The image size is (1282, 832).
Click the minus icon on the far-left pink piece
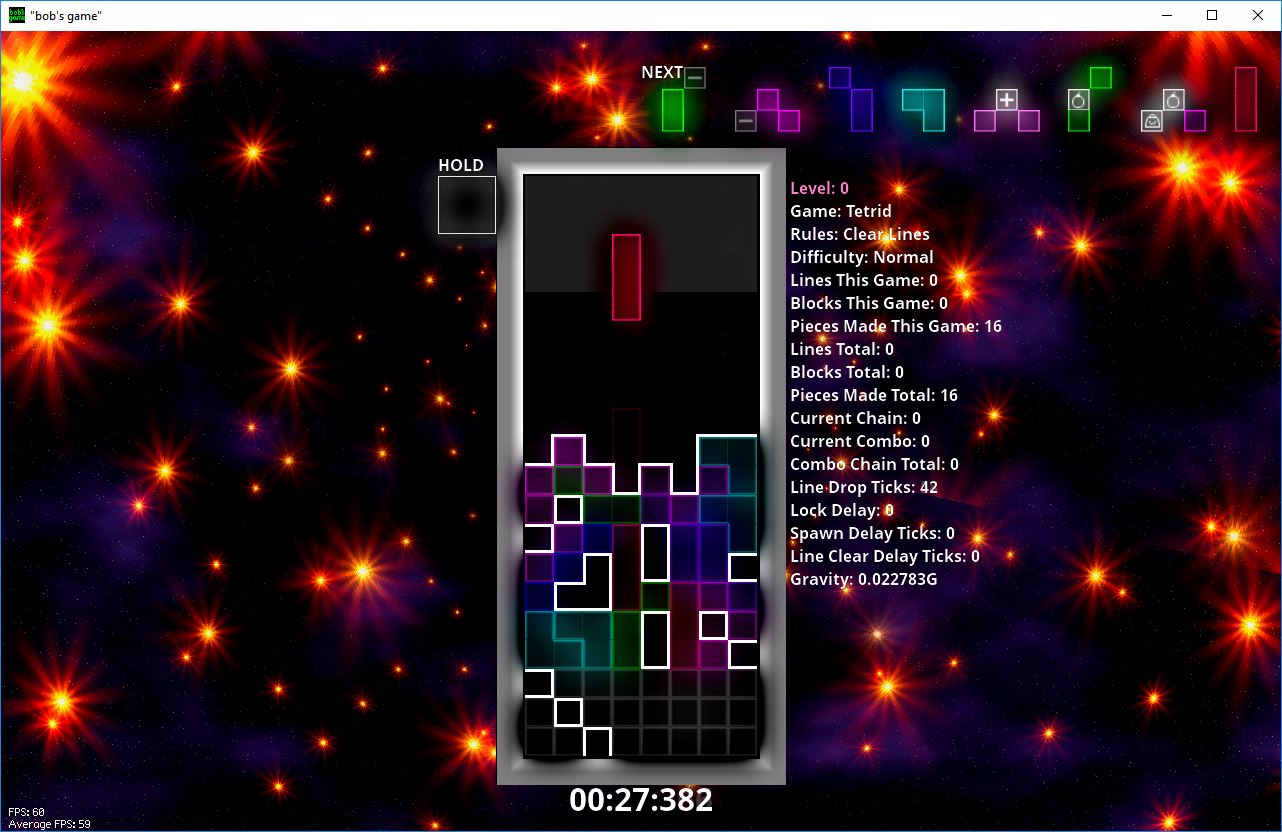pos(746,120)
